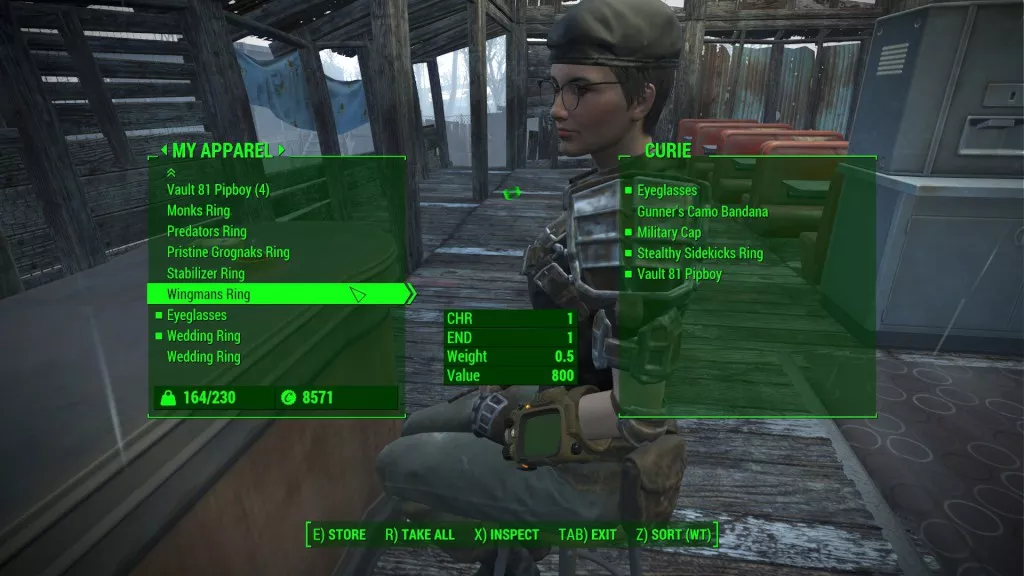Choose Gunner's Camo Bandana from Curie
This screenshot has width=1024, height=576.
pos(702,211)
